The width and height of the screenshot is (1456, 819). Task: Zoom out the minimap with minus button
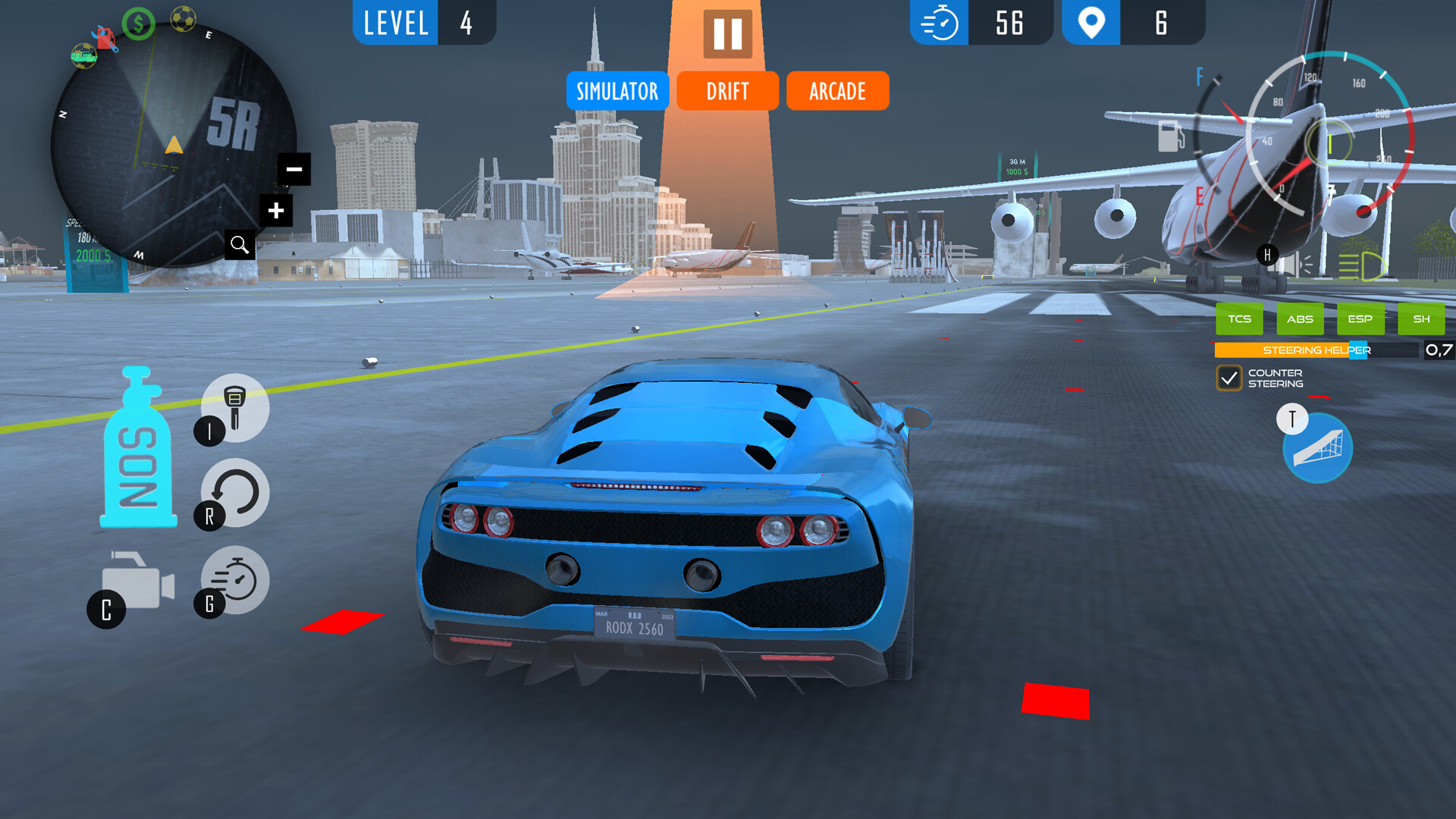[x=295, y=168]
